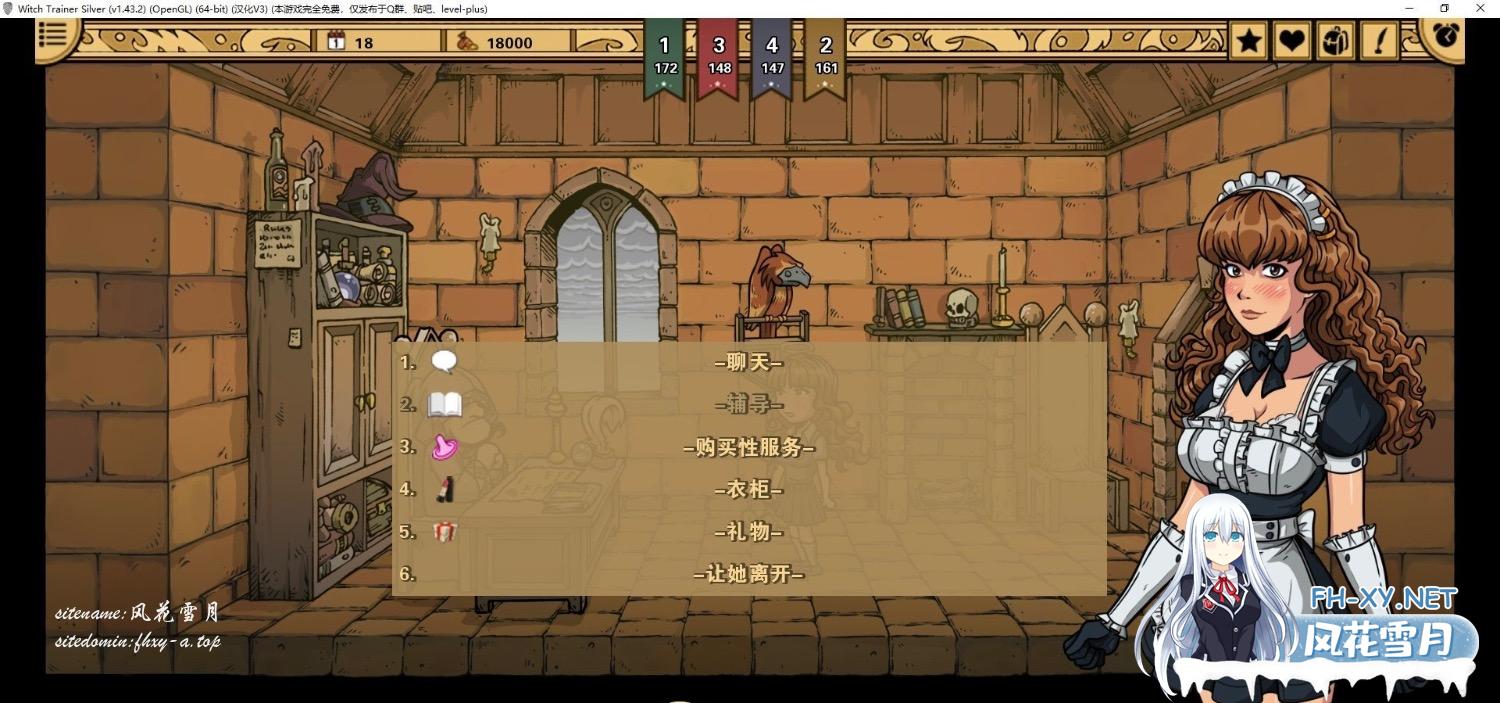Select the 辅导 tutoring option
This screenshot has width=1500, height=703.
[748, 405]
